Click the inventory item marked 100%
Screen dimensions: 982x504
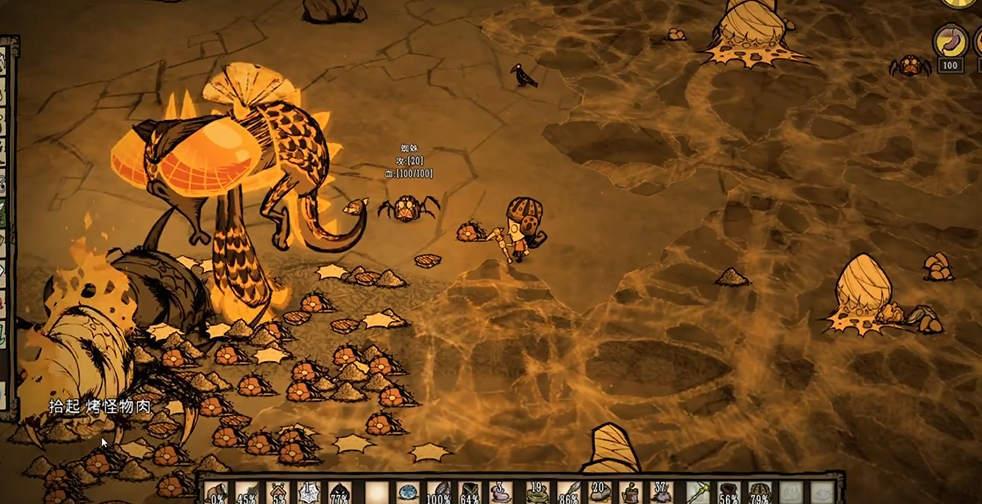pos(438,493)
